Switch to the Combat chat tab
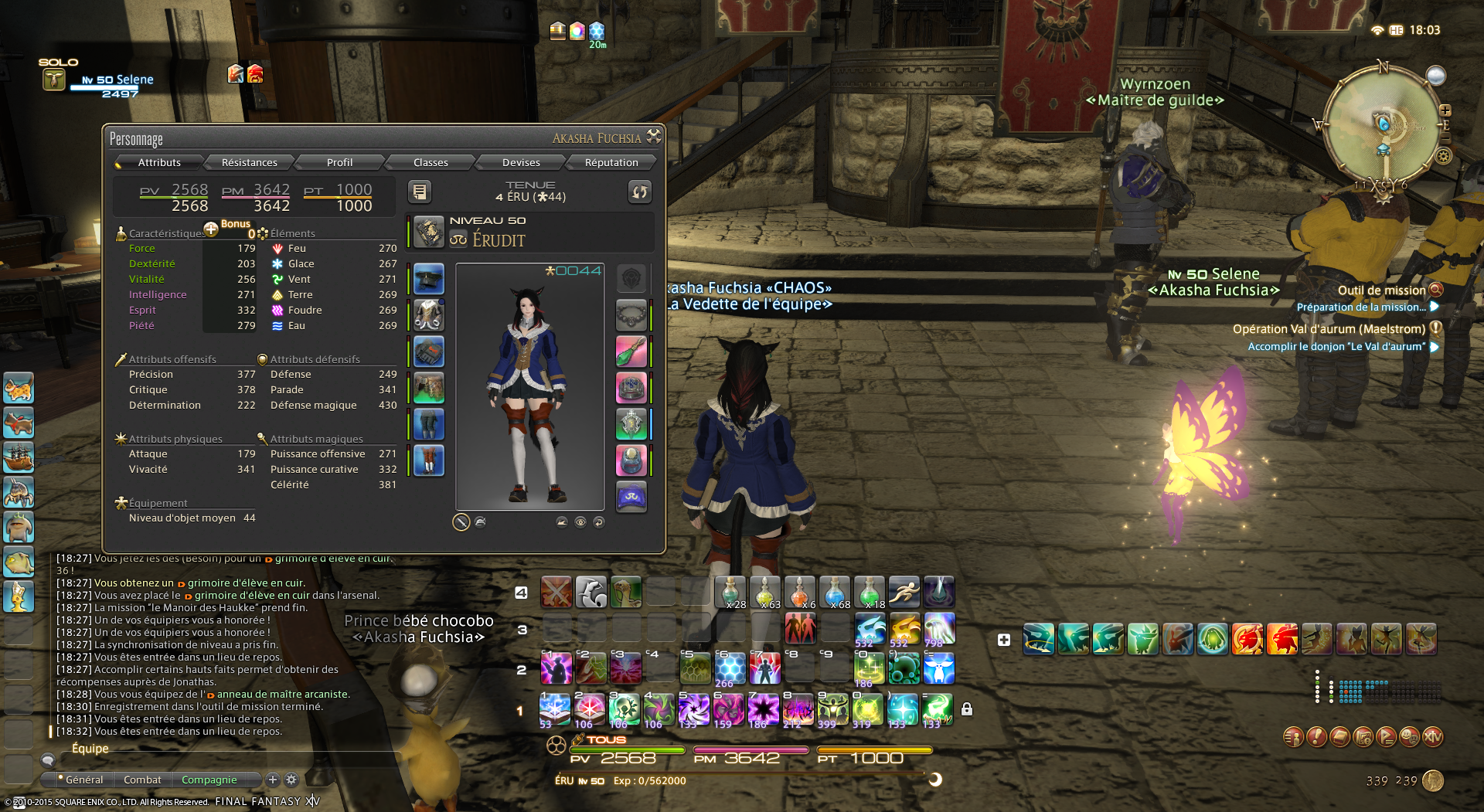The image size is (1484, 812). tap(142, 780)
